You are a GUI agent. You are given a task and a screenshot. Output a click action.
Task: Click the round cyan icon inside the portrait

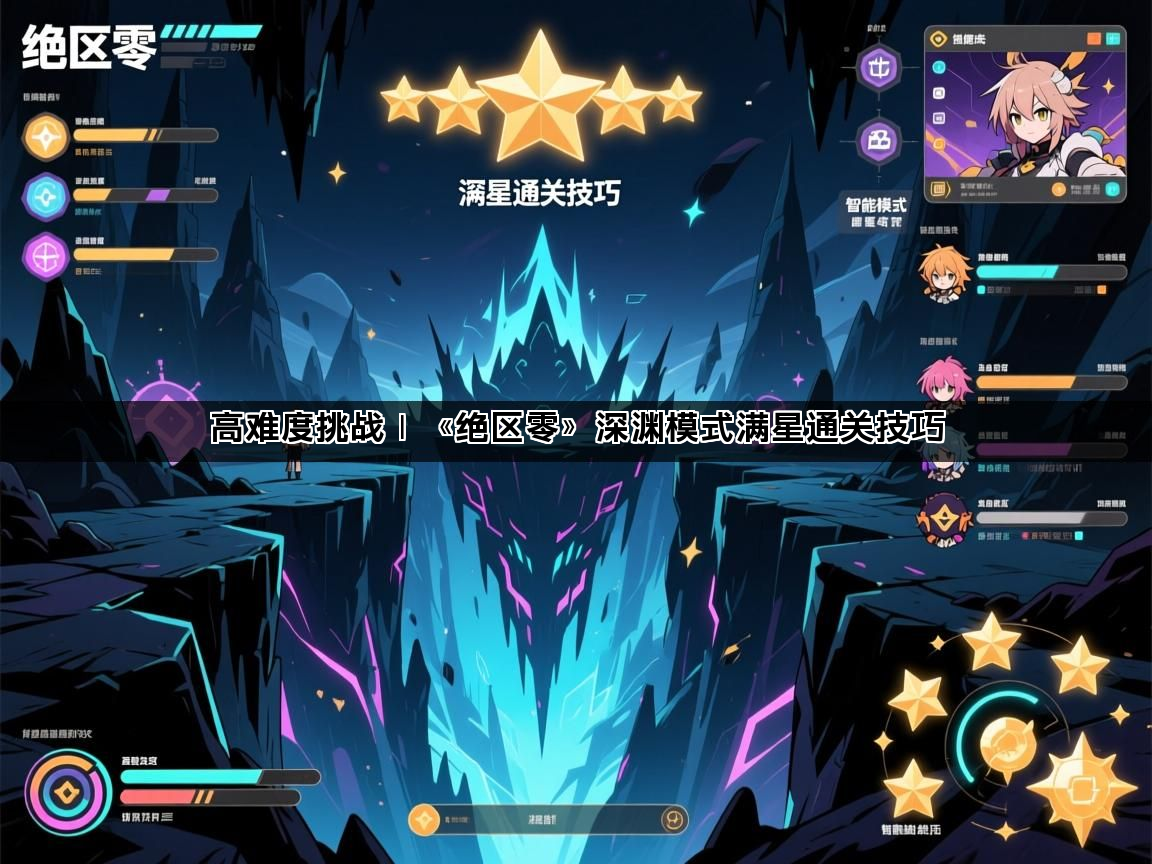pyautogui.click(x=939, y=67)
